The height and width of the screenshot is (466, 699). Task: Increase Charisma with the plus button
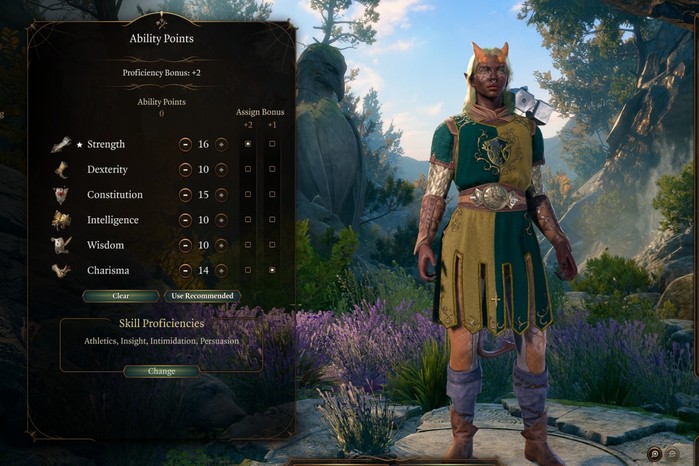tap(221, 270)
